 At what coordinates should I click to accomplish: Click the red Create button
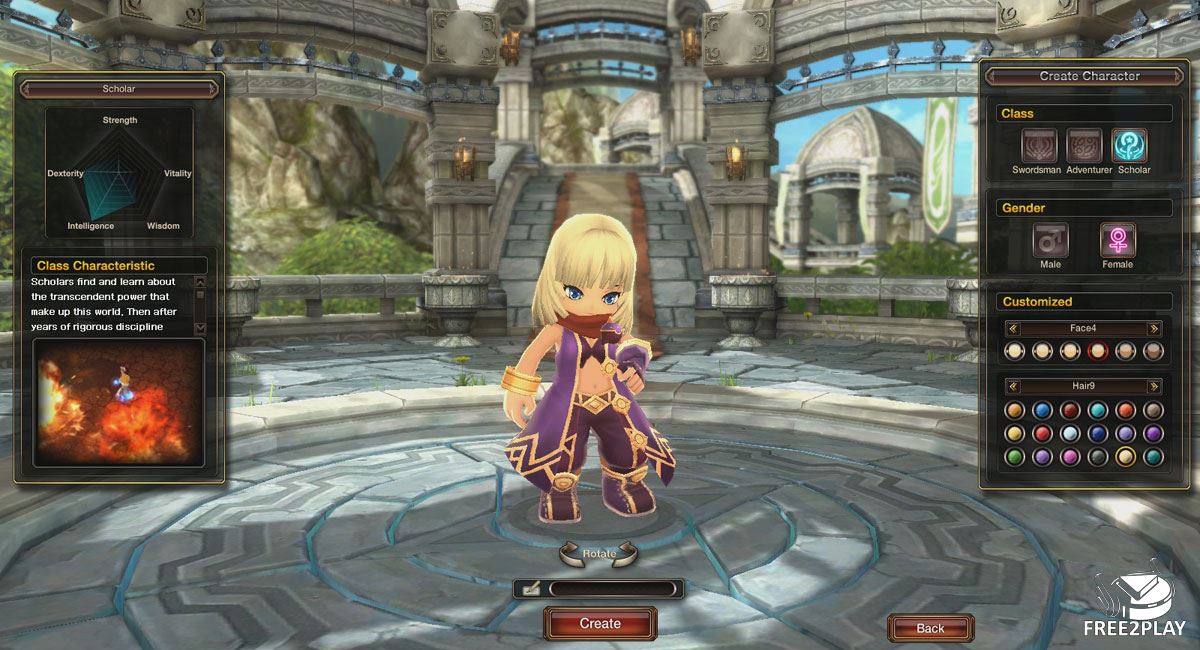point(600,623)
